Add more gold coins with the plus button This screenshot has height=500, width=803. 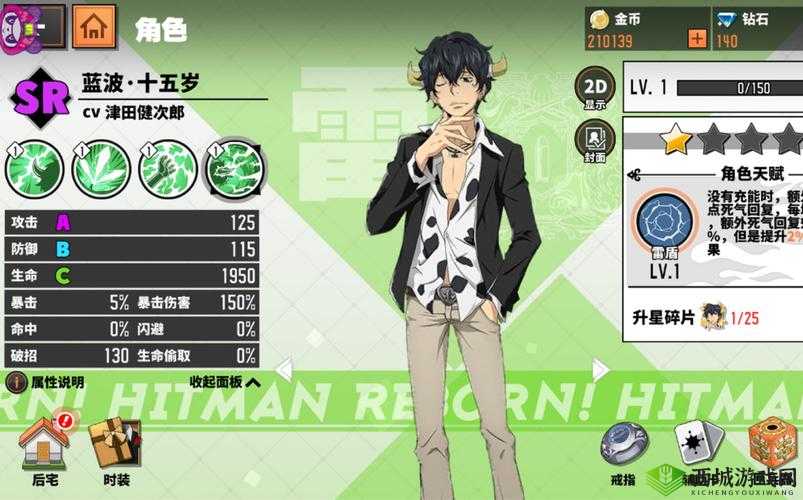pyautogui.click(x=696, y=39)
